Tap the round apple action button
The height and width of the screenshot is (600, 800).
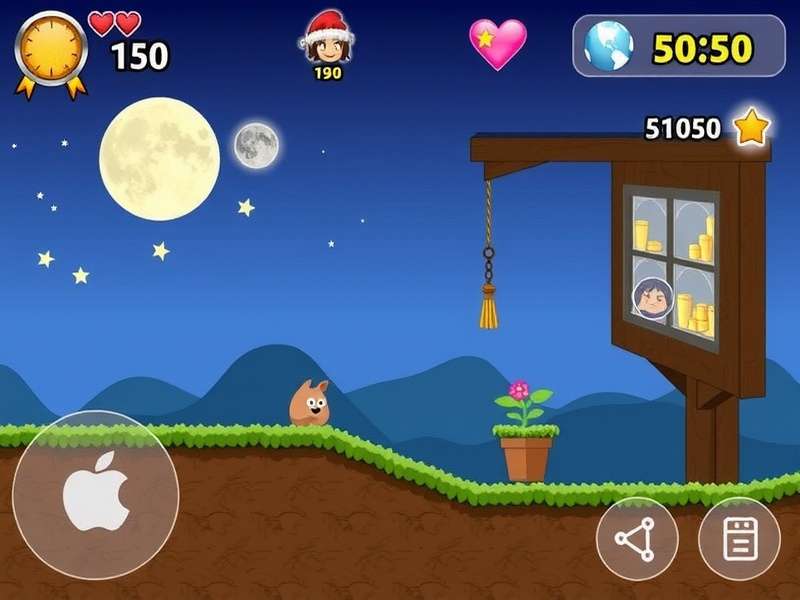96,494
